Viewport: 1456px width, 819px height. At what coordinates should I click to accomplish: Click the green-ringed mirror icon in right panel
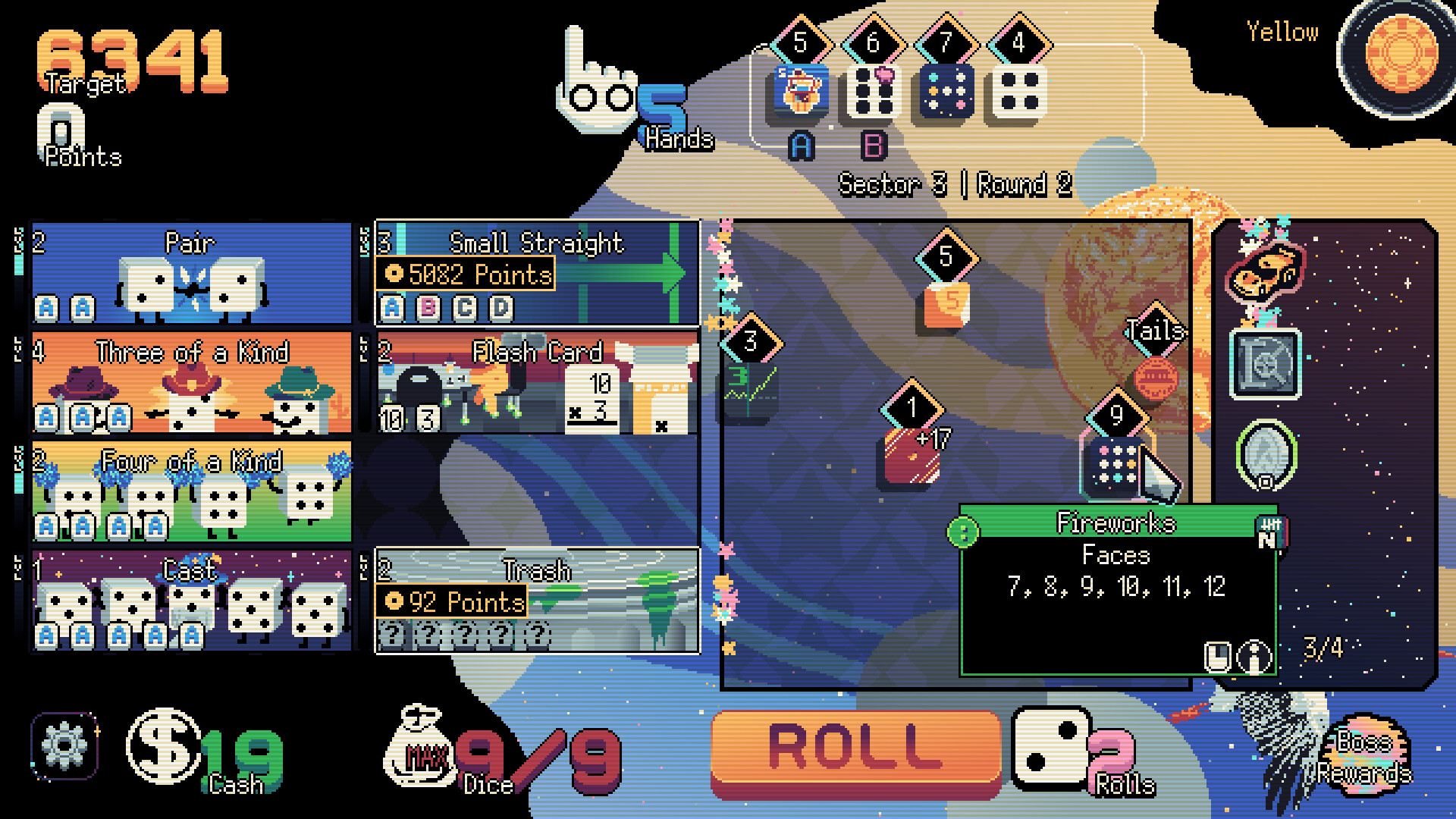1265,455
